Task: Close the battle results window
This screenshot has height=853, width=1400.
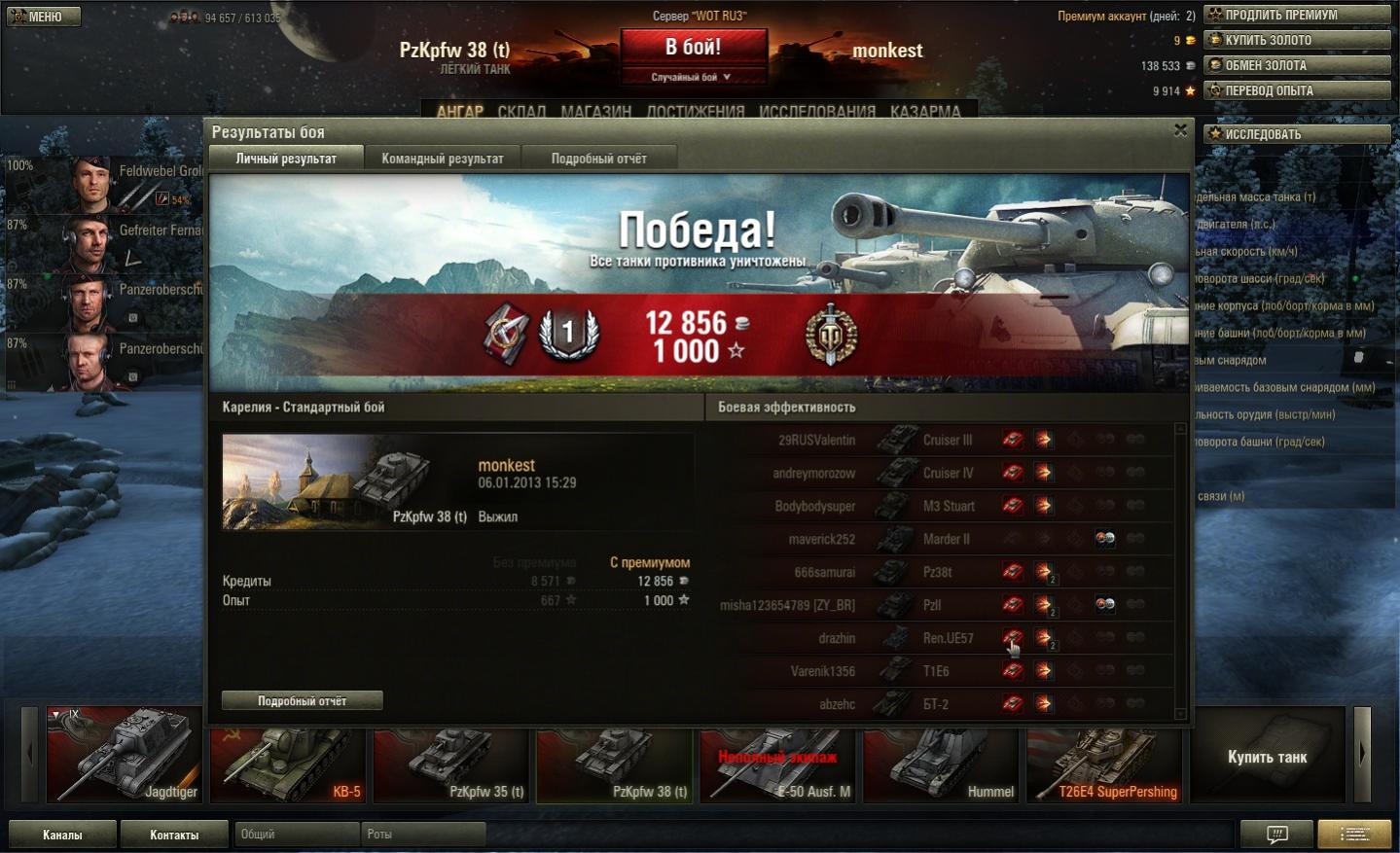Action: tap(1180, 130)
